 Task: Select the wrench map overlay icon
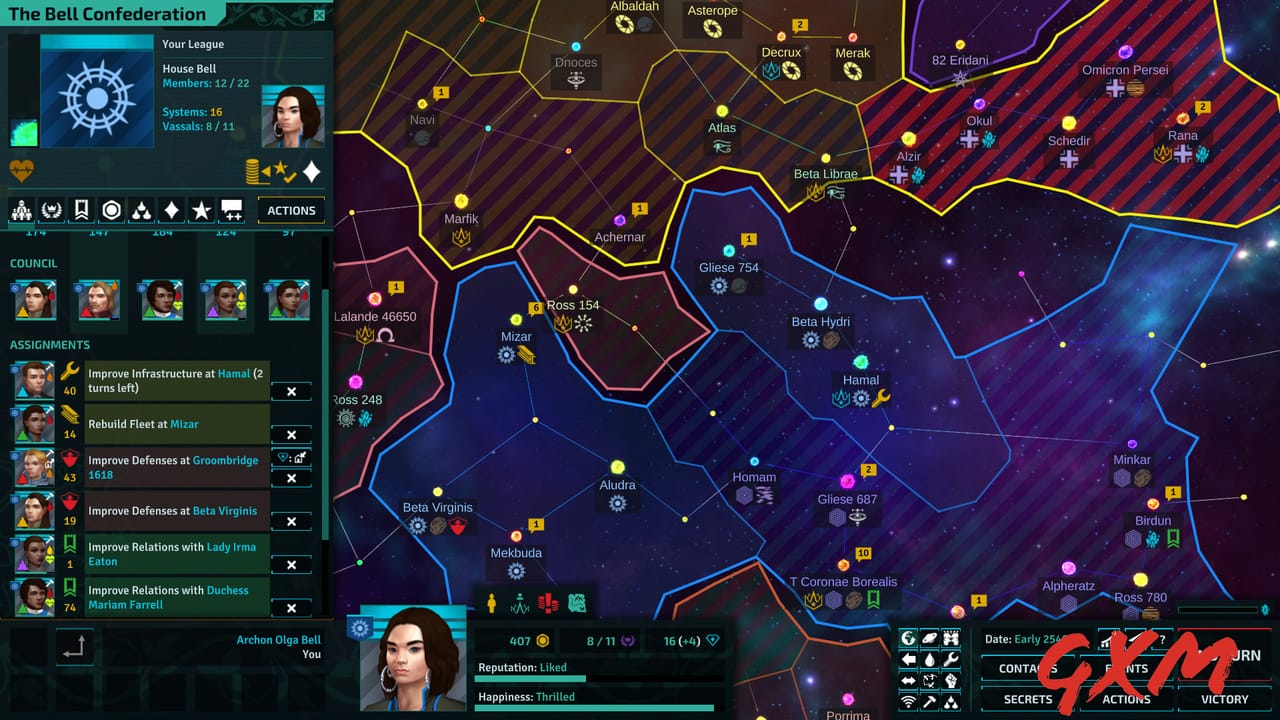950,658
